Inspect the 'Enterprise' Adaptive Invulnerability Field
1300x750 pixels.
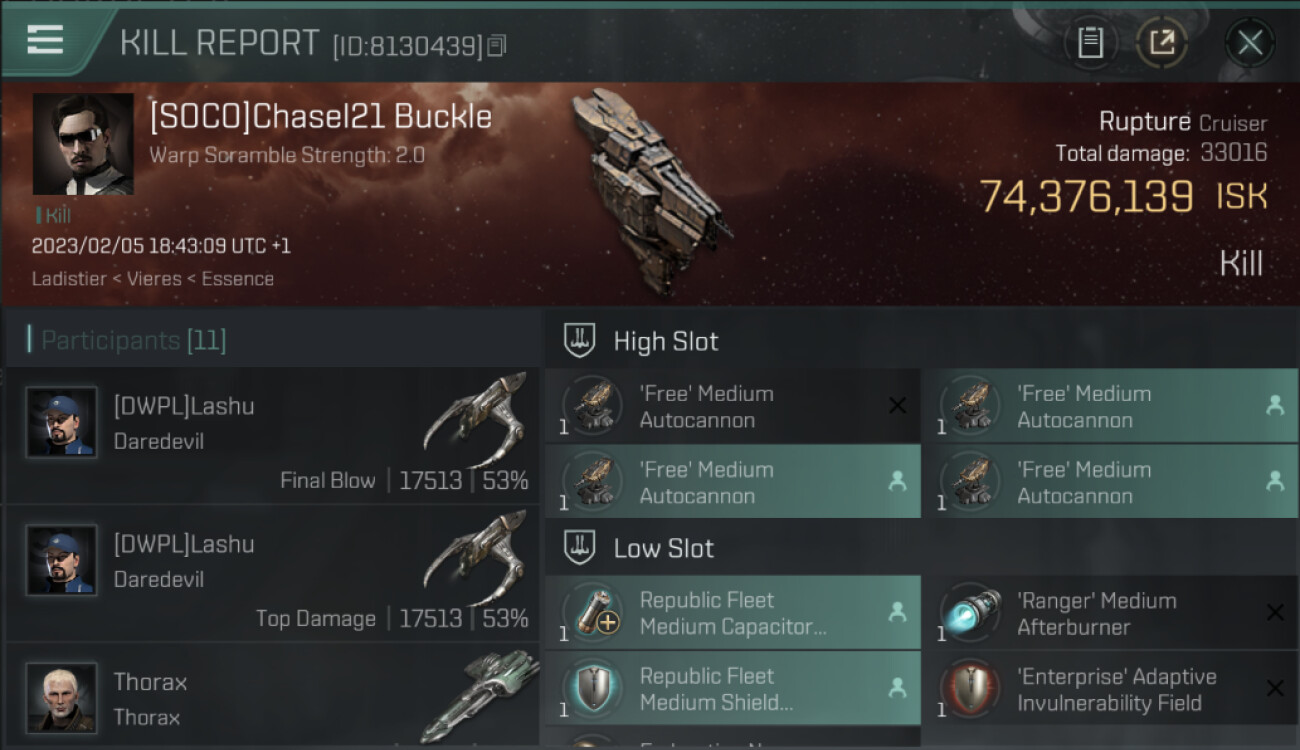(1109, 689)
